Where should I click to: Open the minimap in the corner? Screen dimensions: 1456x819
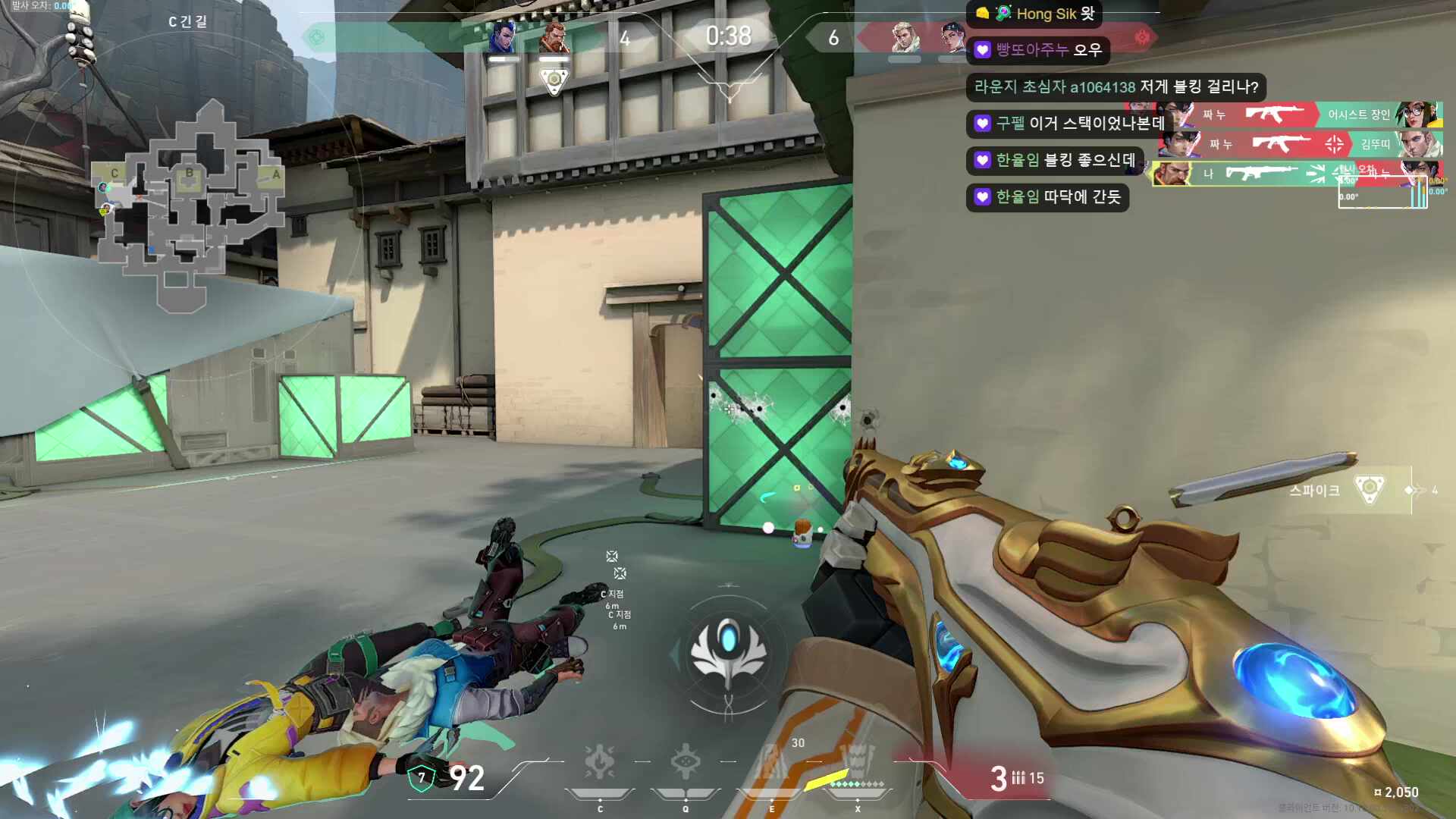click(188, 205)
